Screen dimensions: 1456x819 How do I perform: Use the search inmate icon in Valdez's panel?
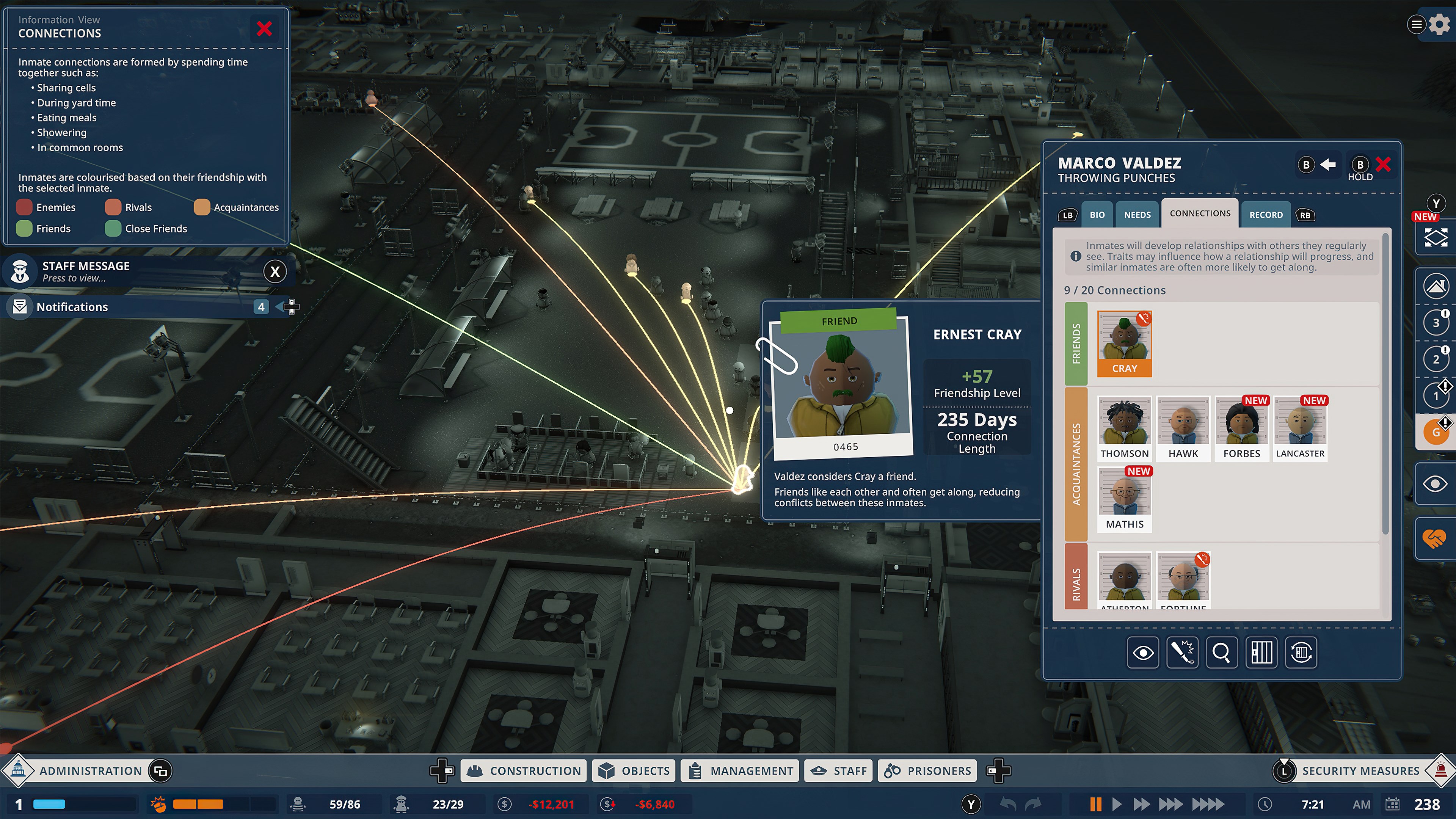click(x=1222, y=653)
